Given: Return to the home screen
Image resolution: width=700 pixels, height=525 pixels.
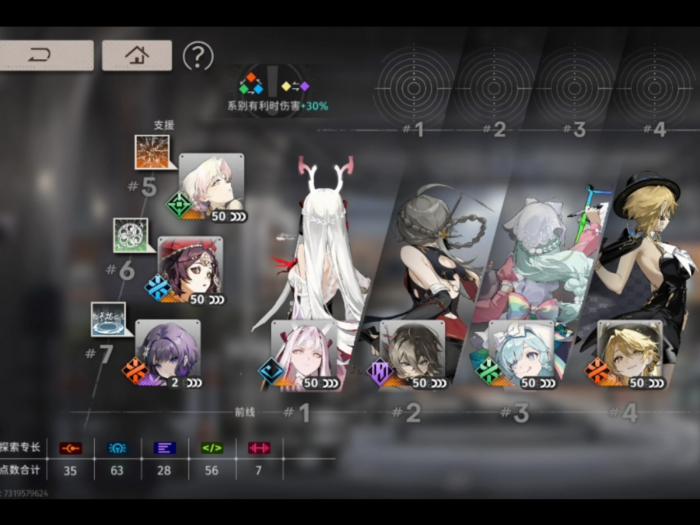Looking at the screenshot, I should pos(136,55).
